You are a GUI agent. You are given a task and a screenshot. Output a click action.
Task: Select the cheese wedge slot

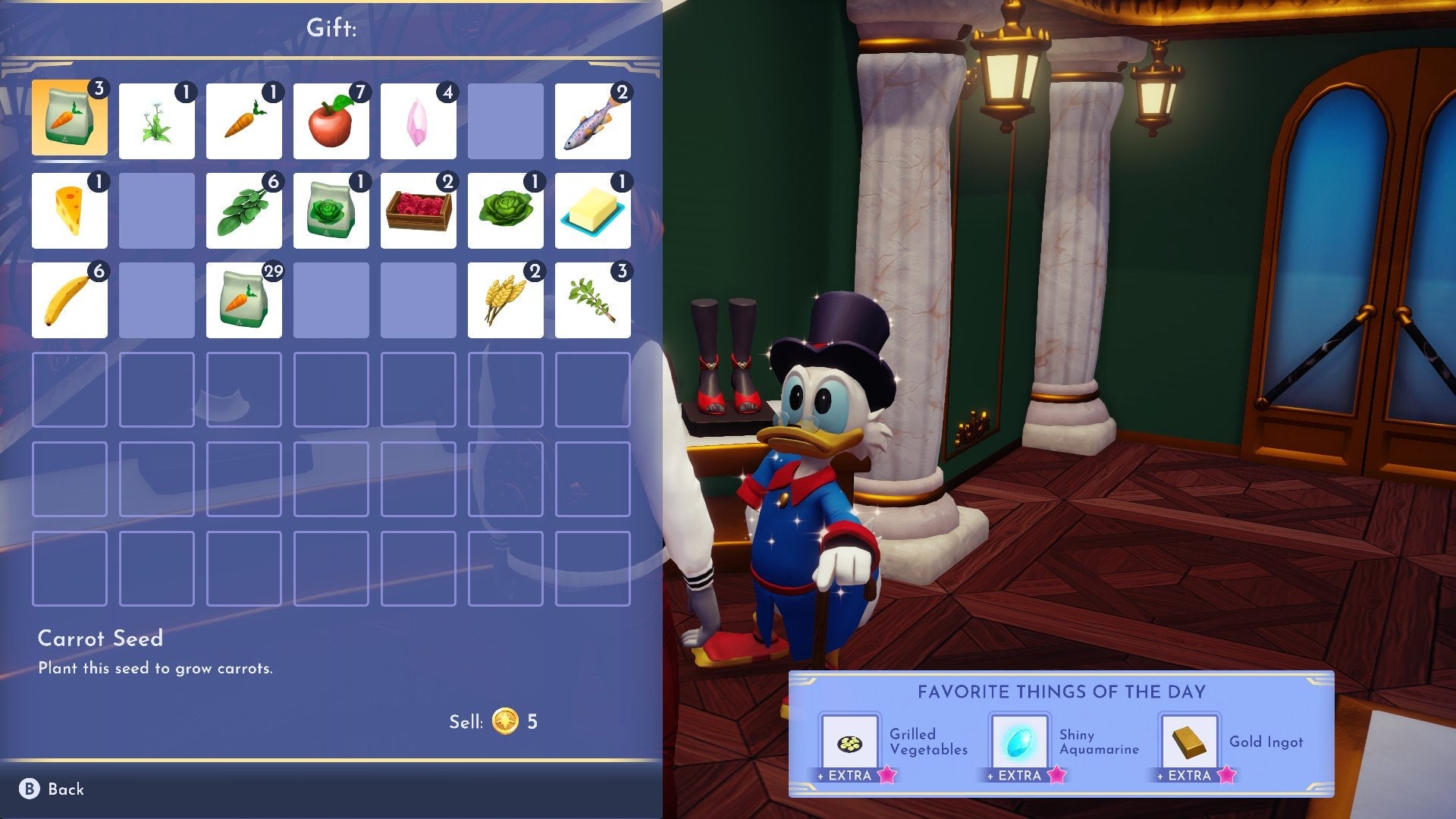pyautogui.click(x=70, y=211)
